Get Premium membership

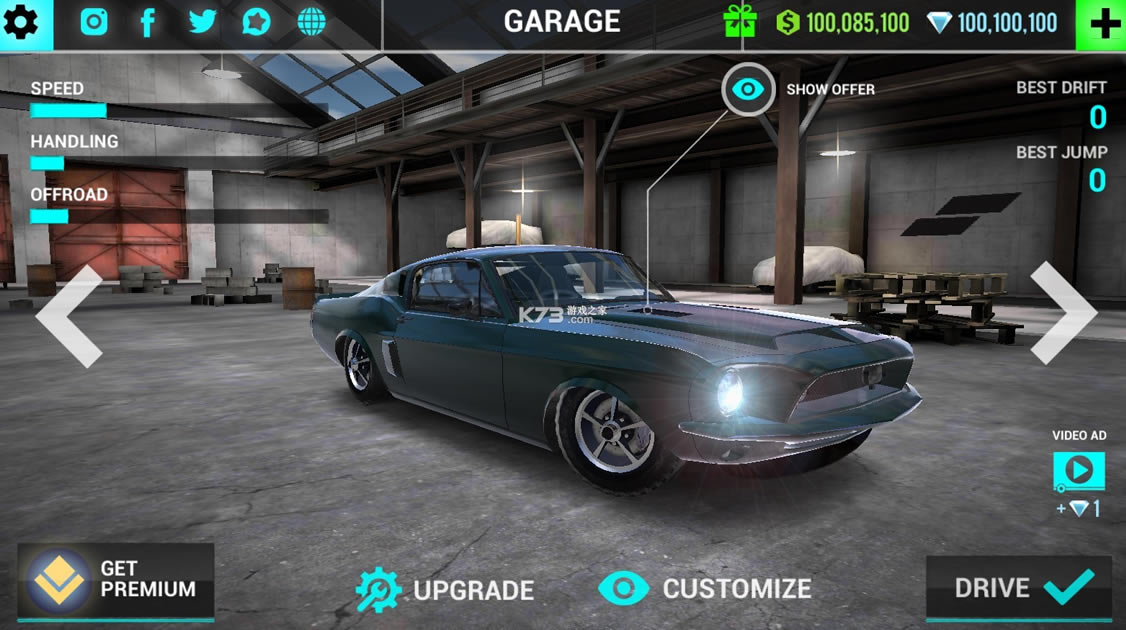click(116, 580)
